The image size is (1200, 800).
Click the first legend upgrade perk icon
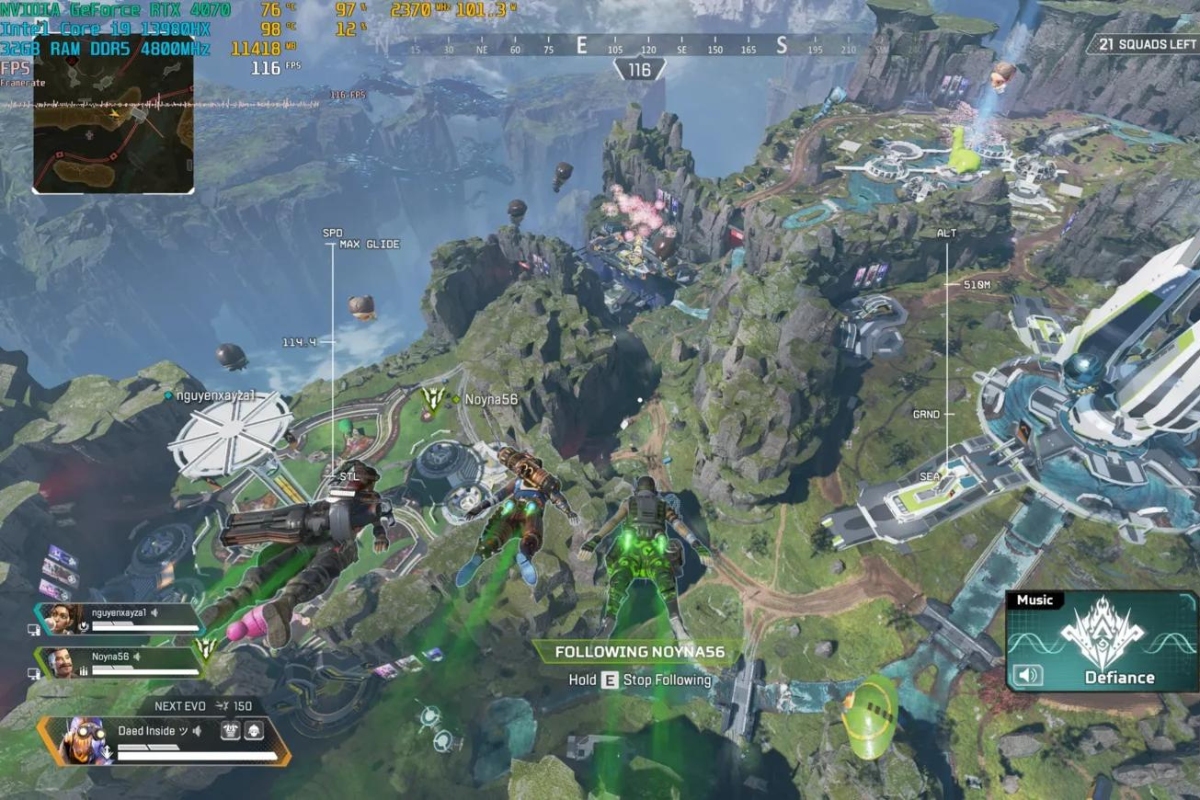point(229,731)
